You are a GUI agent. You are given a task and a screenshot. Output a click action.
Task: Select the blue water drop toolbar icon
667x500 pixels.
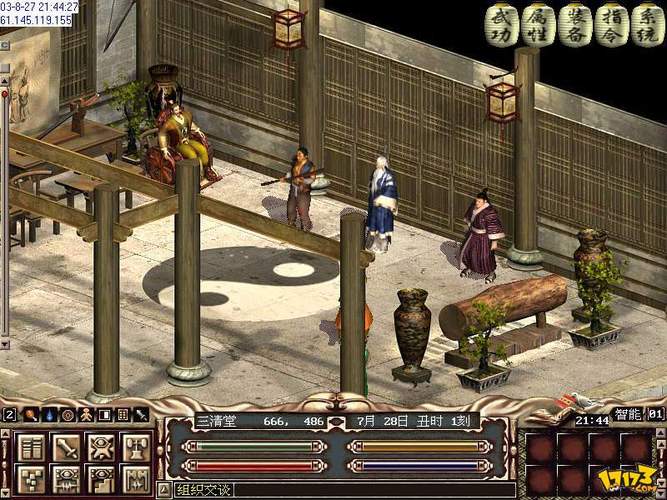[48, 414]
